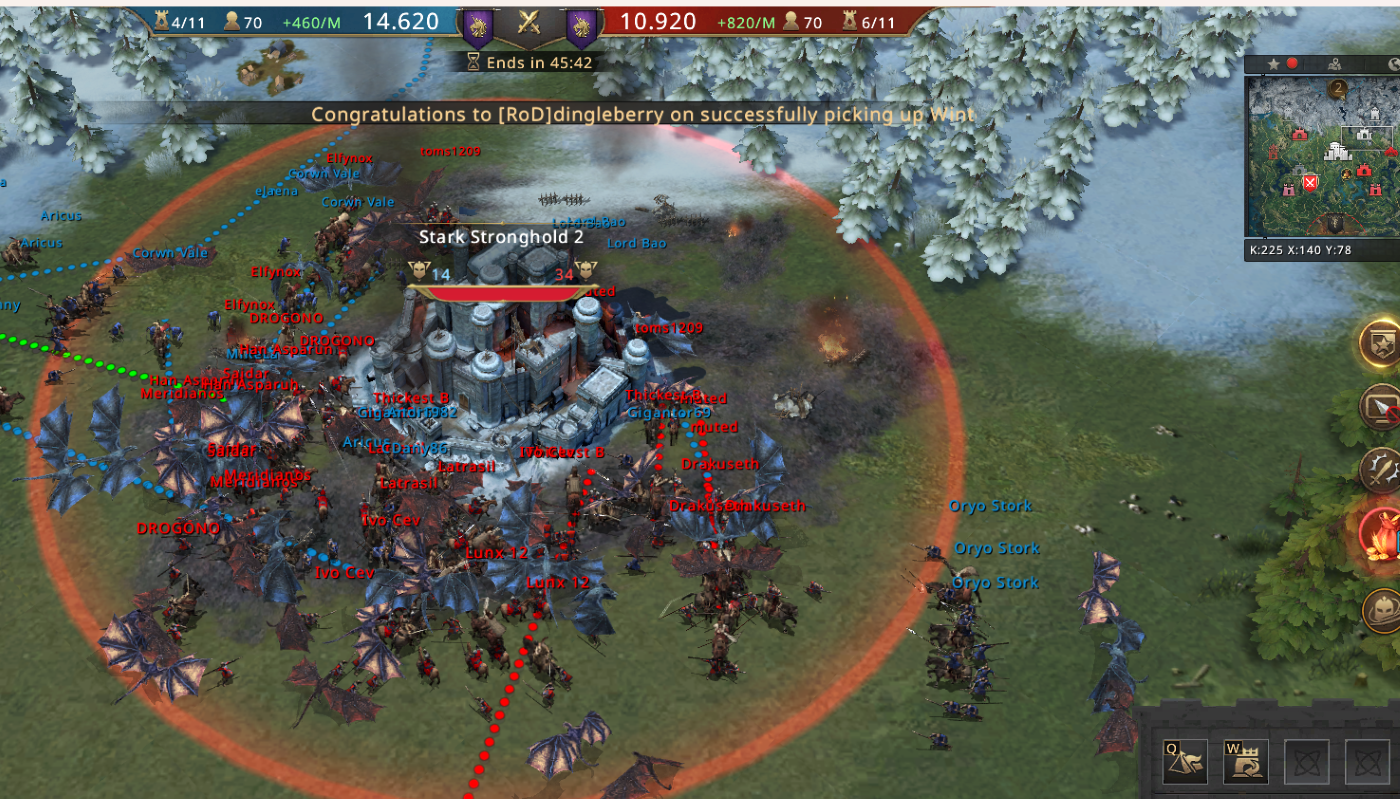Activate the Q tent camp ability
The height and width of the screenshot is (799, 1400).
coord(1184,762)
